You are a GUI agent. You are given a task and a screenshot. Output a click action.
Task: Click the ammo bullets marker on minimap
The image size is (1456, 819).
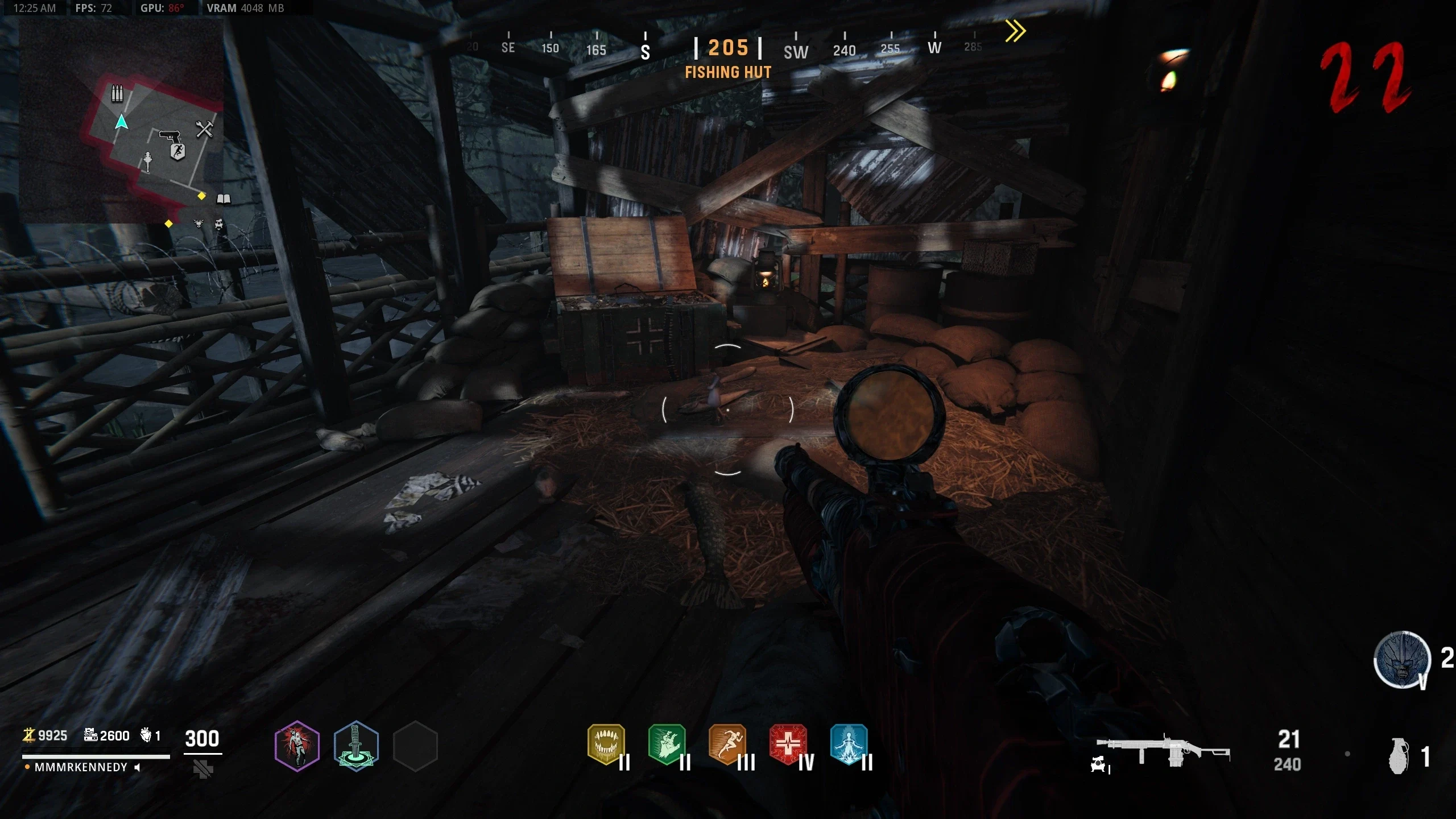(x=117, y=93)
